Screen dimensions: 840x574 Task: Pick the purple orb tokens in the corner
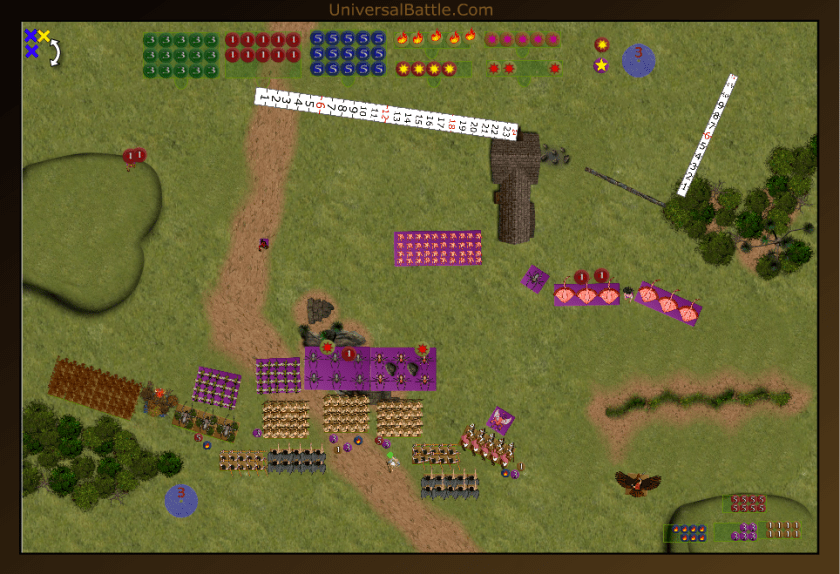(x=747, y=532)
